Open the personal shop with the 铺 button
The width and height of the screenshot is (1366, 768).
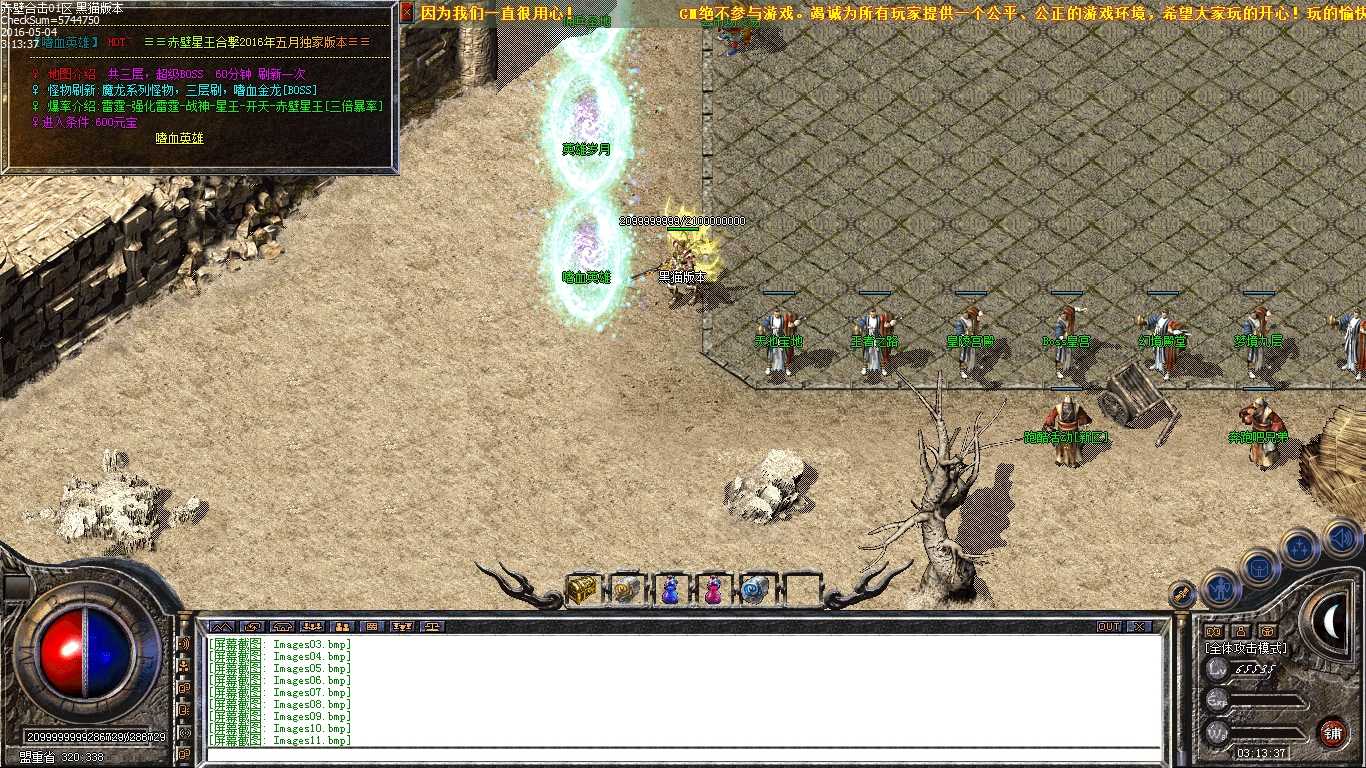[1332, 731]
